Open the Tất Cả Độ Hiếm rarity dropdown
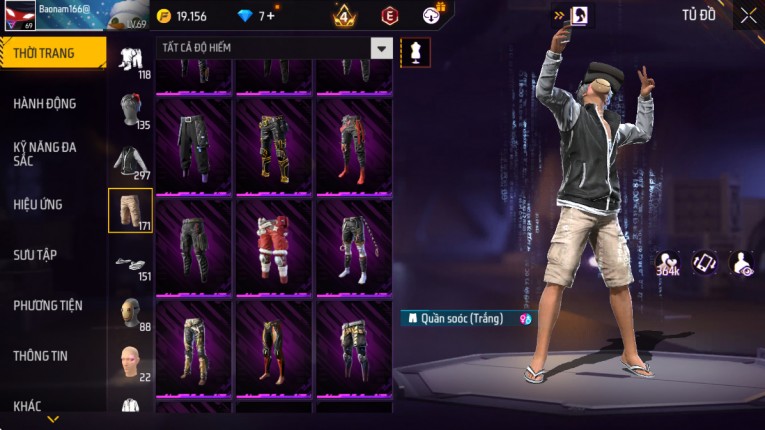The width and height of the screenshot is (765, 430). [381, 48]
